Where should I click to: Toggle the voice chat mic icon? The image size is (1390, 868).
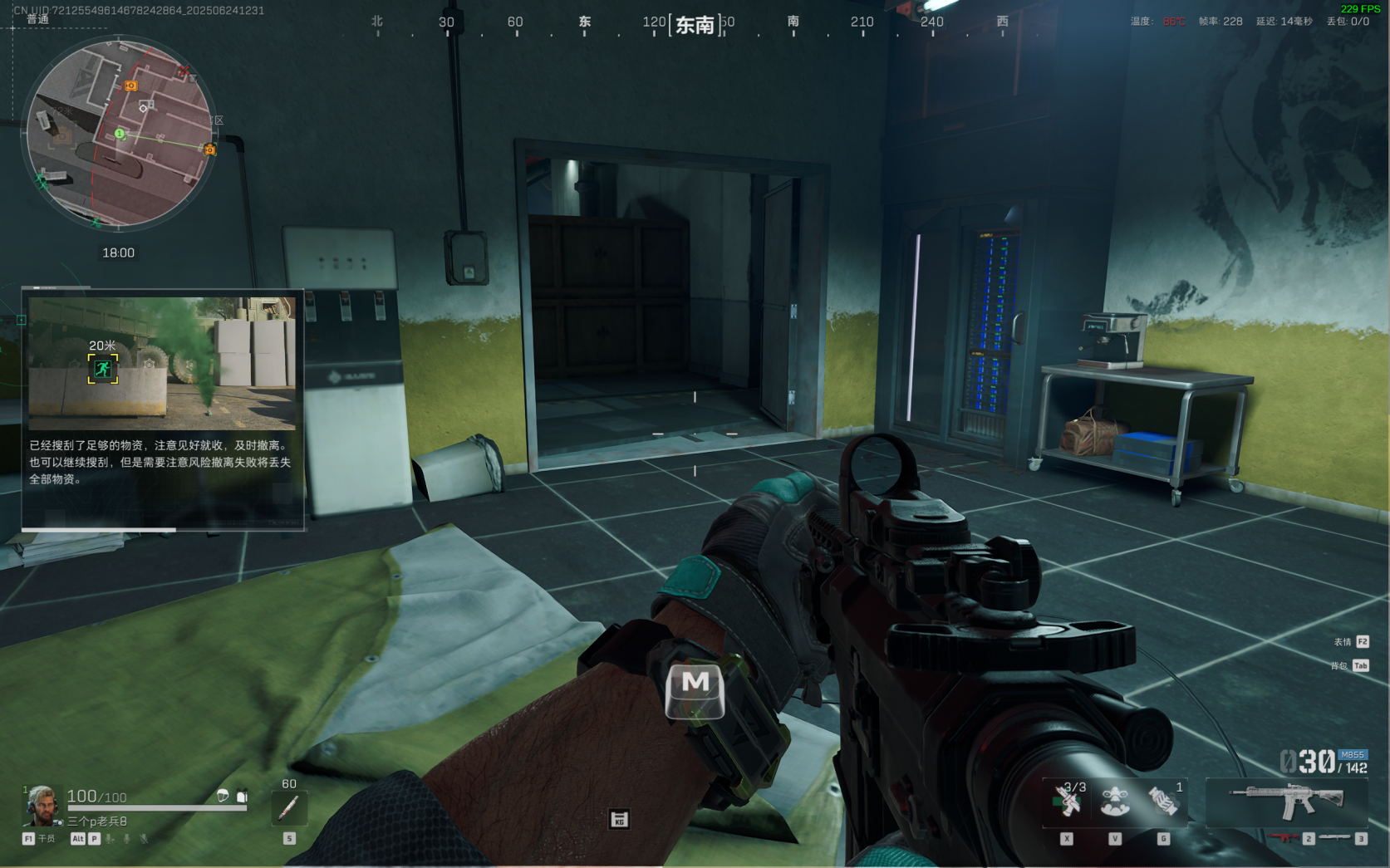coord(126,839)
